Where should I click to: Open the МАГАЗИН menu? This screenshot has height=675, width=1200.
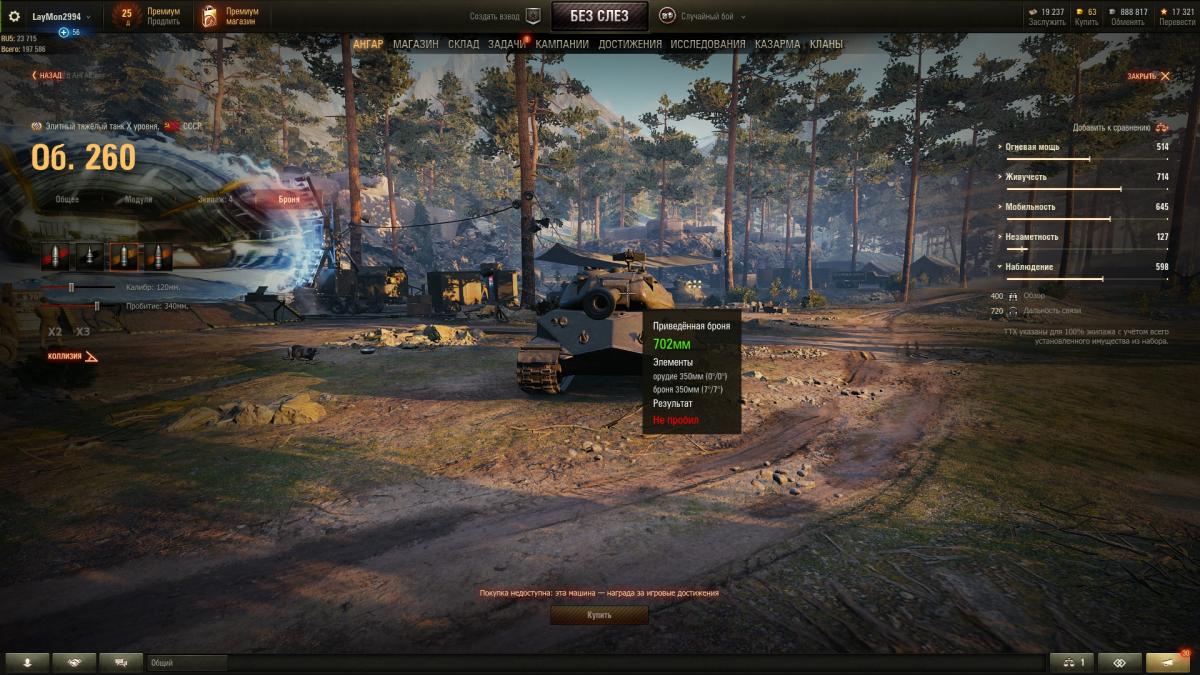tap(415, 44)
